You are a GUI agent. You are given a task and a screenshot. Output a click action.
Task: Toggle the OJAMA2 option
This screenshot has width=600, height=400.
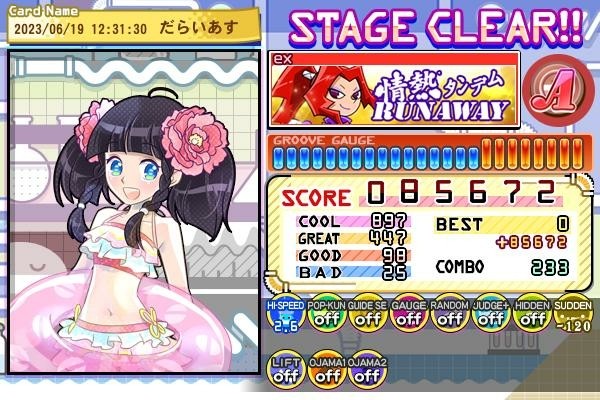367,371
